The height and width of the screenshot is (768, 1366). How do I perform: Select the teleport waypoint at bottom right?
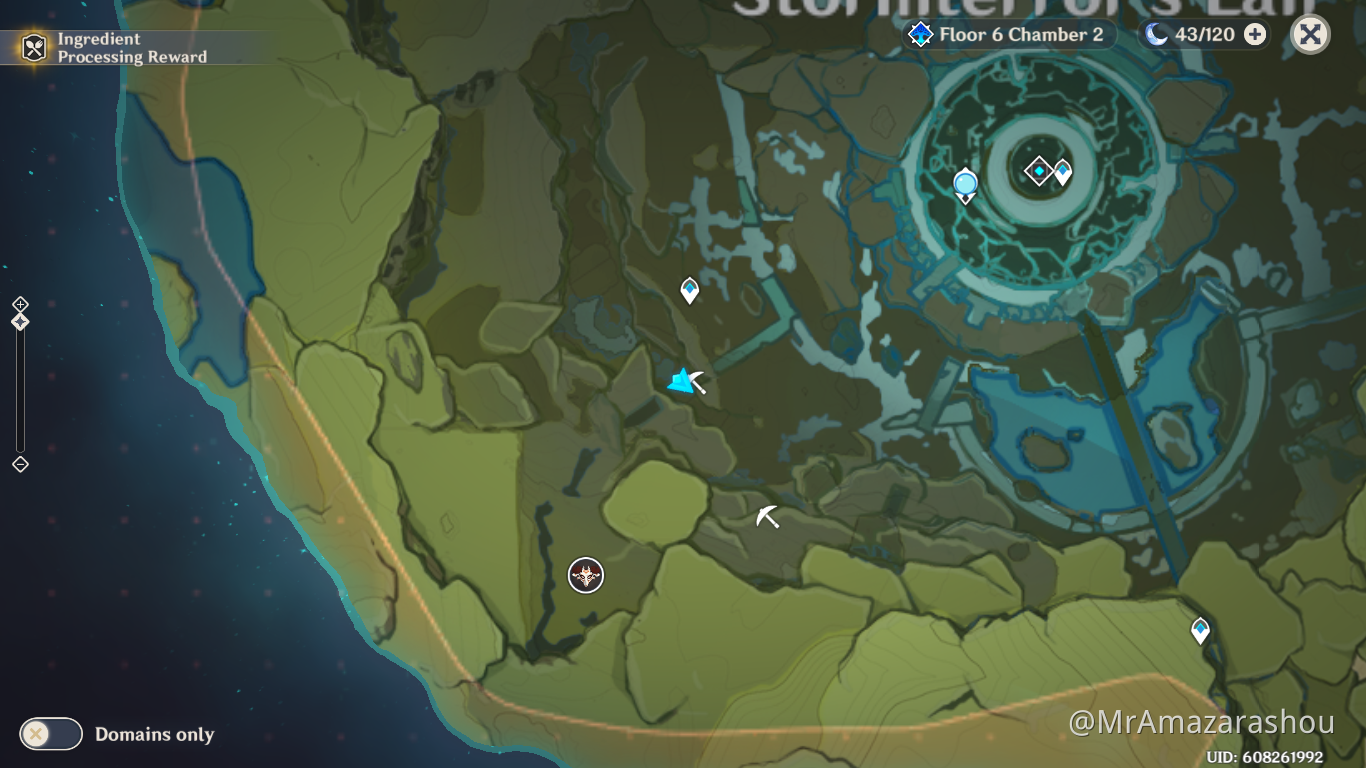click(1199, 629)
